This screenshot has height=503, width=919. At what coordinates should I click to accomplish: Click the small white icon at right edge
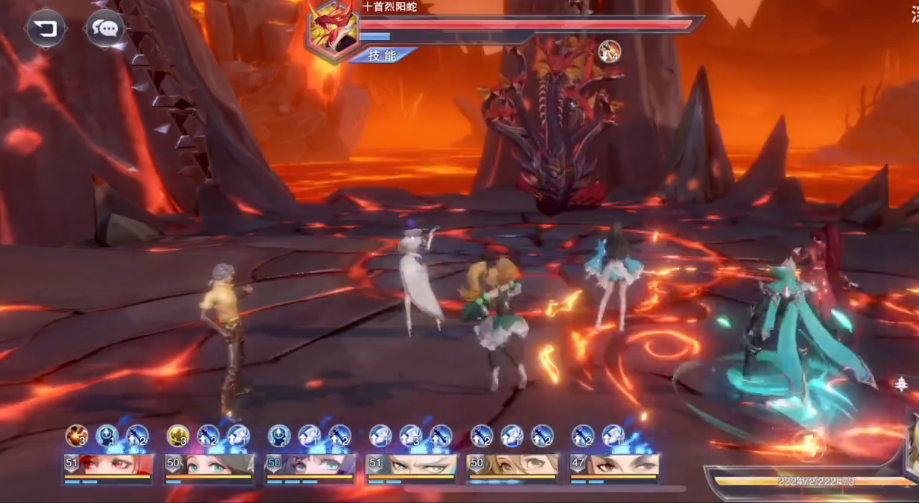[900, 383]
